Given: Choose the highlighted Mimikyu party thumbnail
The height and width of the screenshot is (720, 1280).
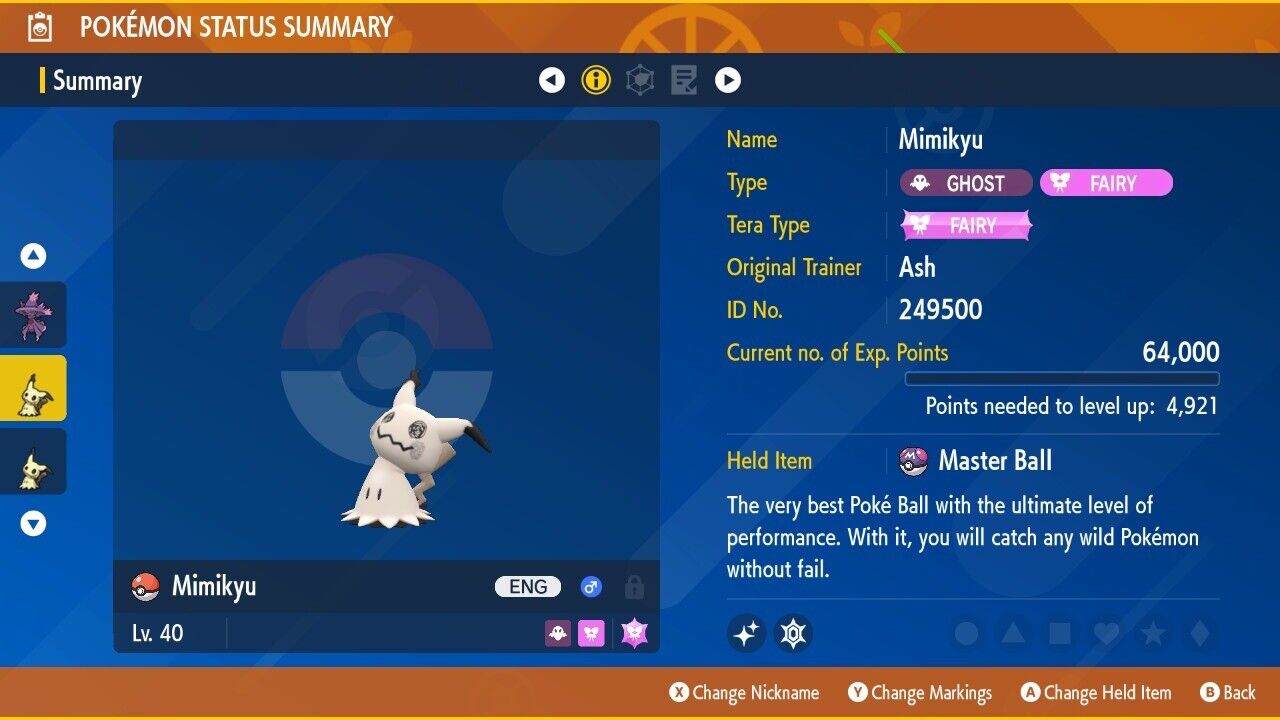Looking at the screenshot, I should pyautogui.click(x=33, y=388).
